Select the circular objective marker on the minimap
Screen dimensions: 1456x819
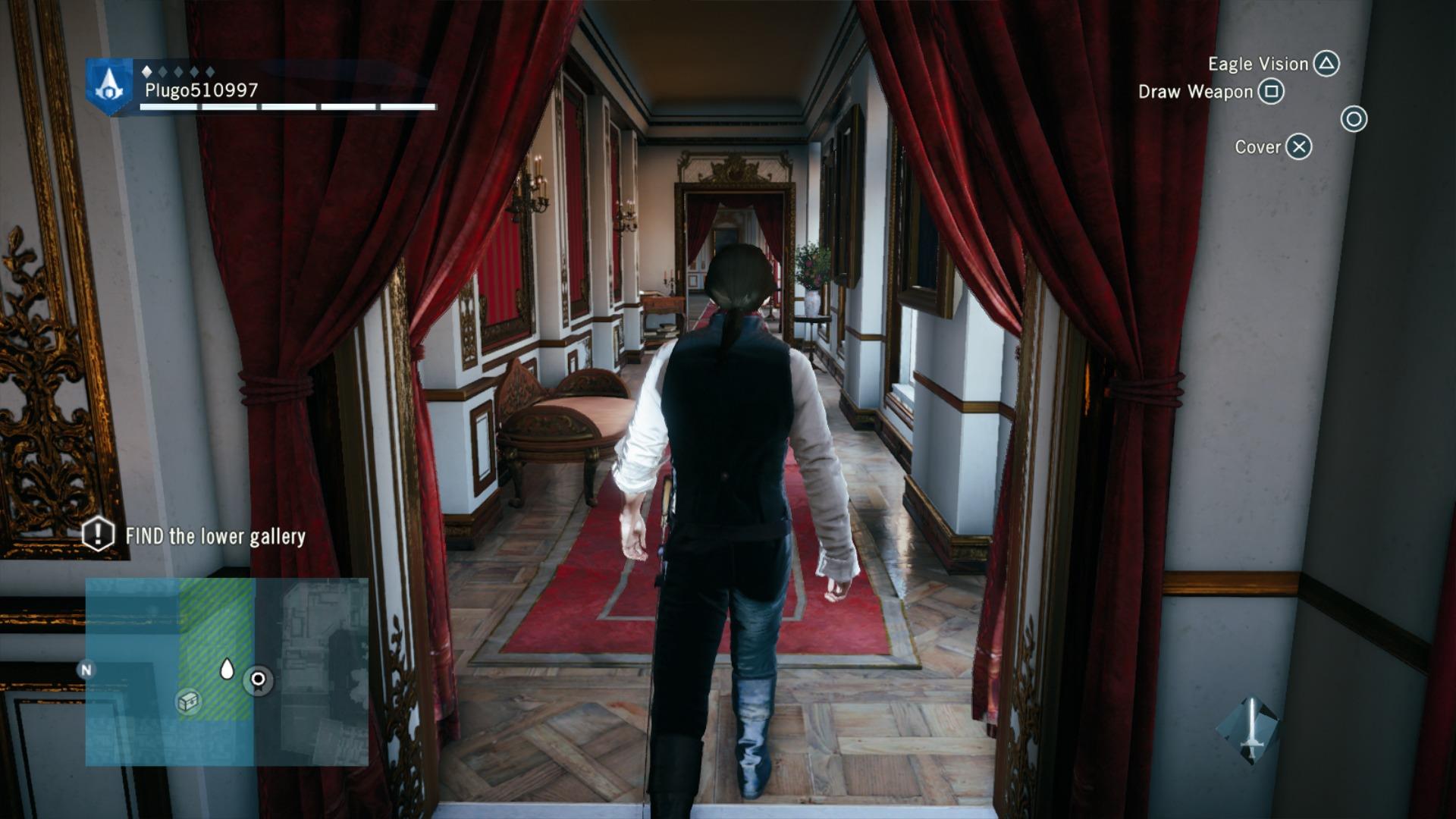(x=258, y=679)
